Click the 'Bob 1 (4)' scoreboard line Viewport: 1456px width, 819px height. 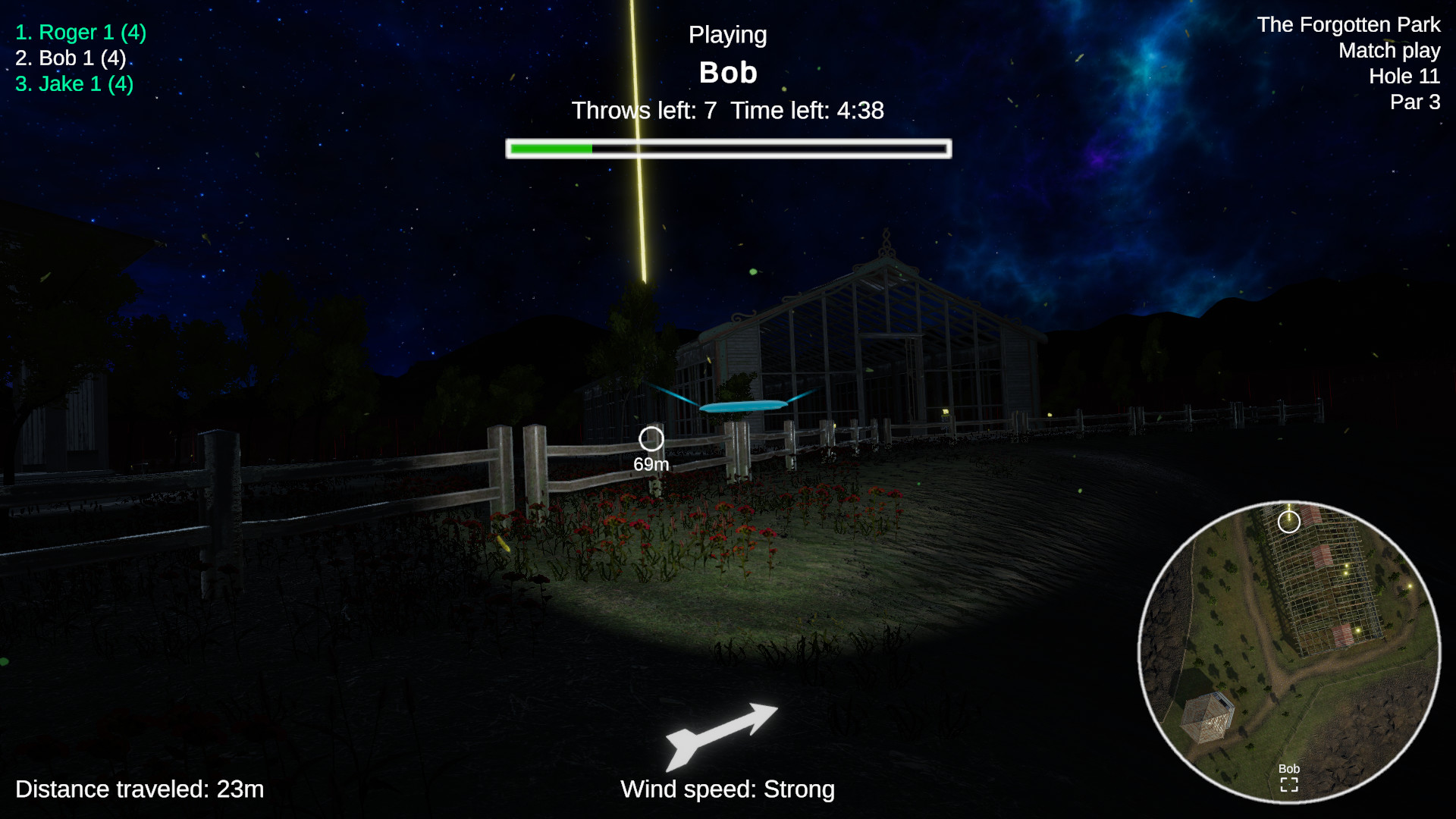[71, 58]
